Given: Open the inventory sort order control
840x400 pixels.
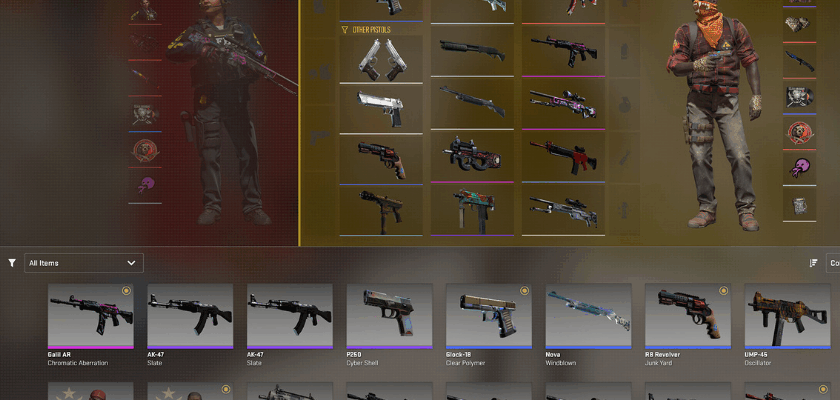Looking at the screenshot, I should click(813, 263).
